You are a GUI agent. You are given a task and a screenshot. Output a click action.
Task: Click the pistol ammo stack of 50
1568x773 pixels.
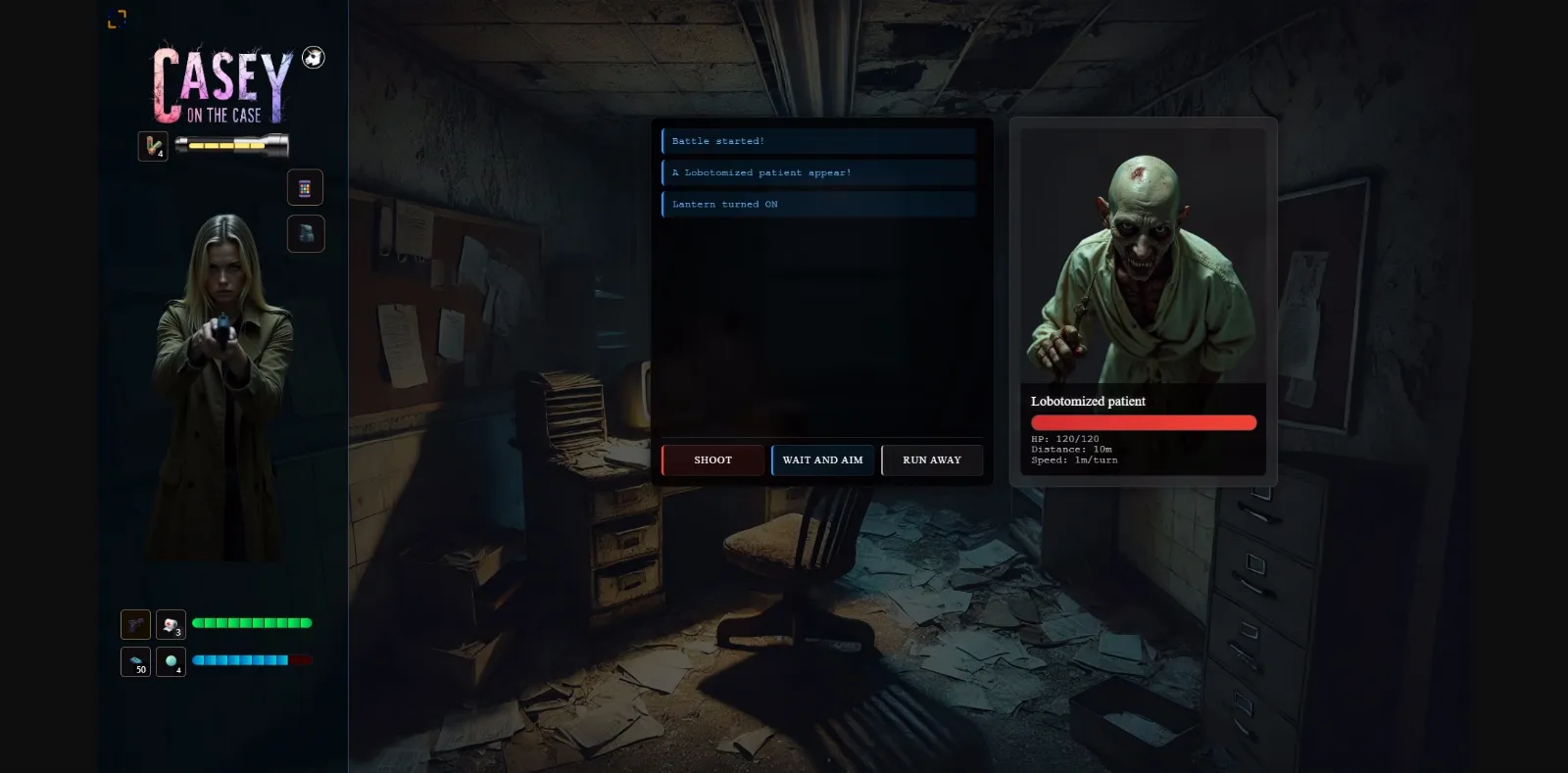click(x=135, y=661)
